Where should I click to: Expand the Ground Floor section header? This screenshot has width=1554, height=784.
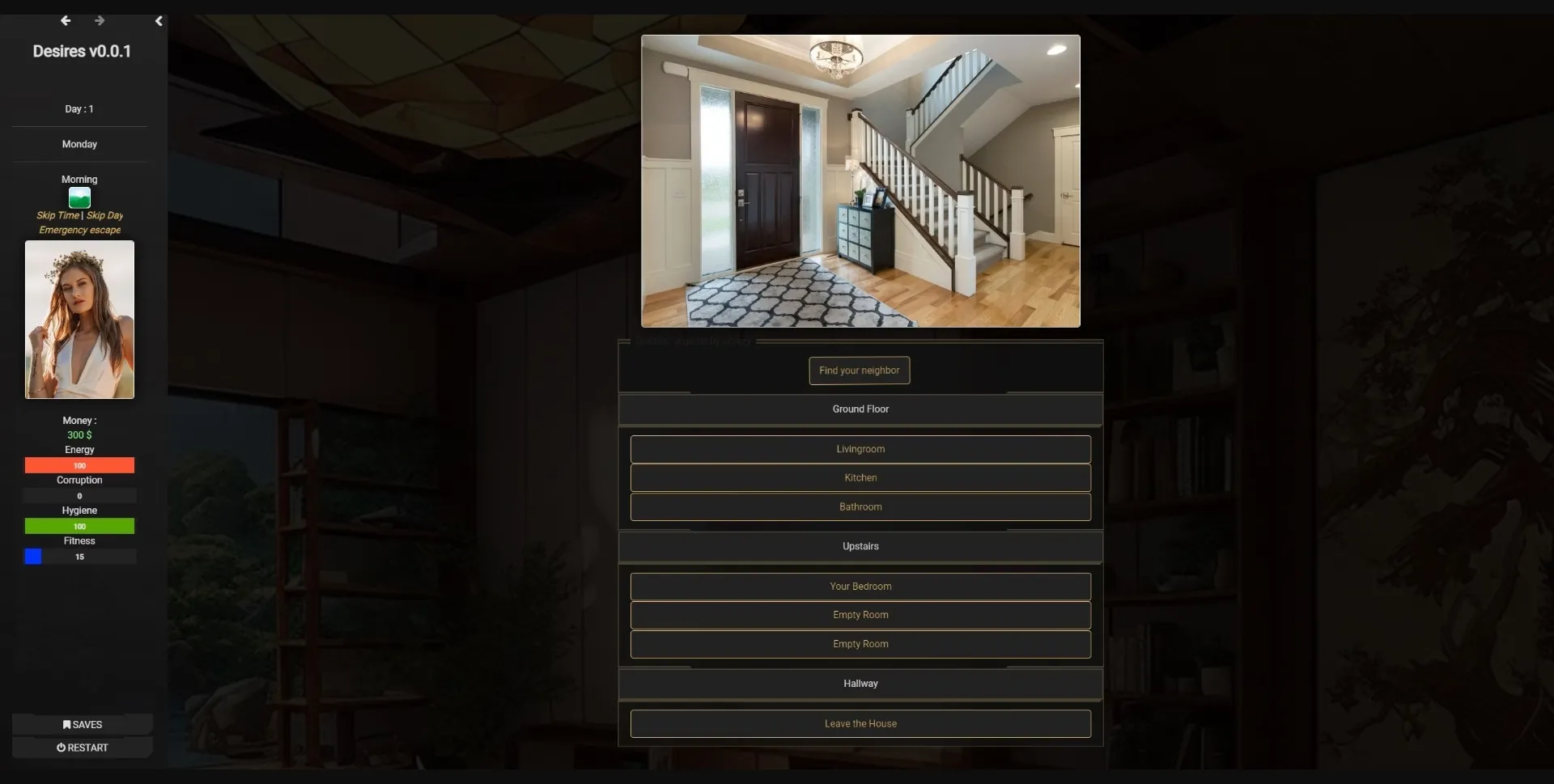tap(860, 409)
